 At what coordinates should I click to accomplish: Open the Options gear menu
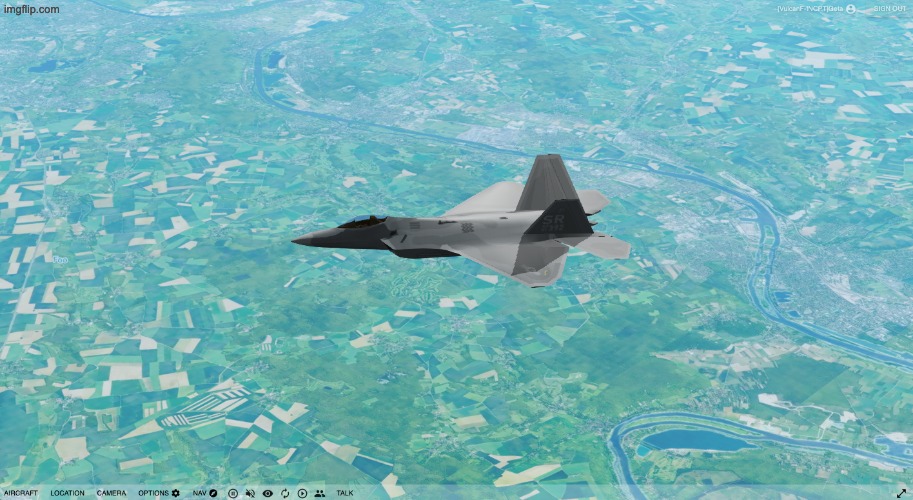(x=159, y=493)
